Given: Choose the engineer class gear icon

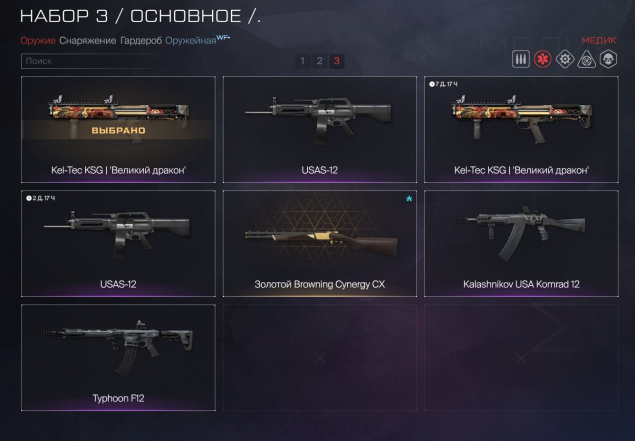Looking at the screenshot, I should pos(565,60).
